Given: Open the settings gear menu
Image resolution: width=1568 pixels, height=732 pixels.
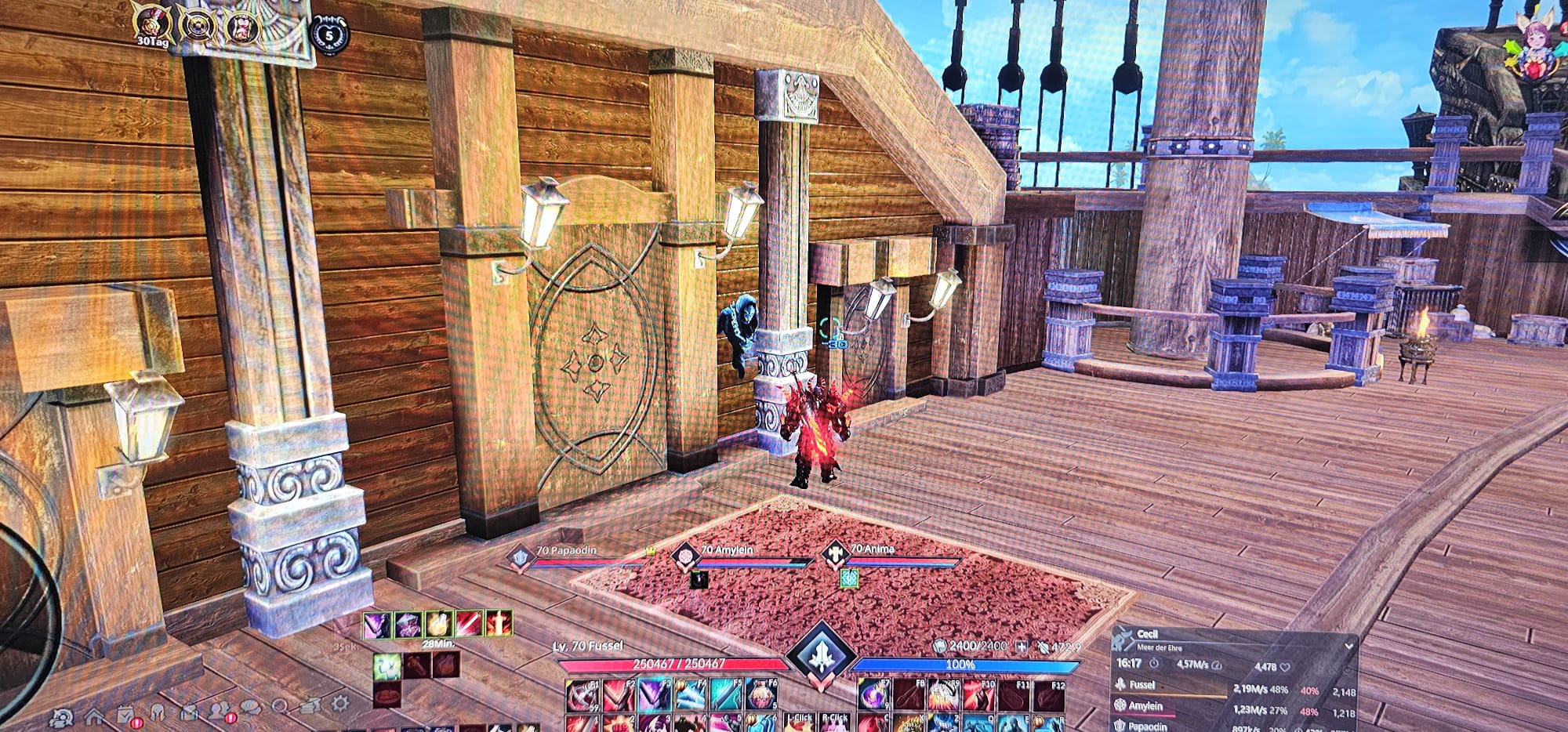Looking at the screenshot, I should pos(339,701).
